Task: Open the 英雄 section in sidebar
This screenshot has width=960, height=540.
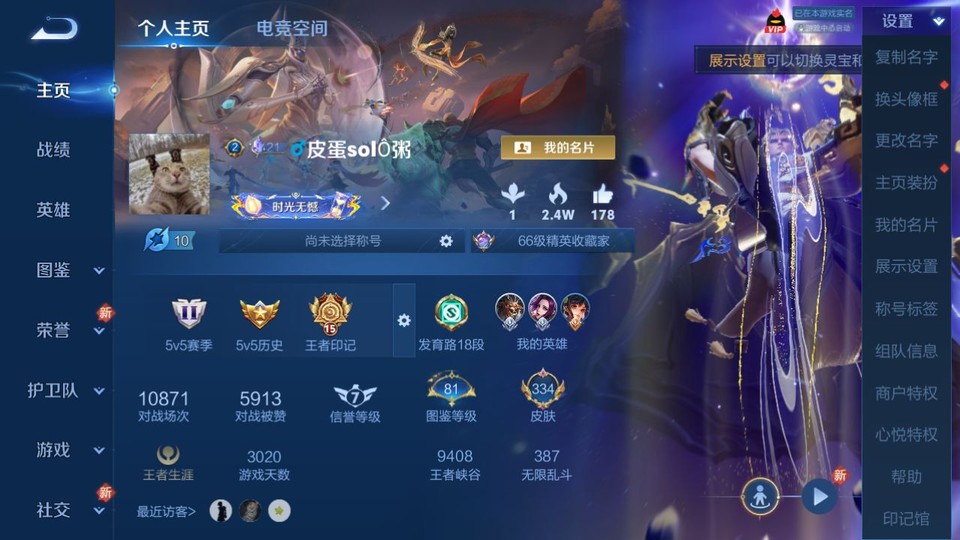Action: pyautogui.click(x=54, y=210)
